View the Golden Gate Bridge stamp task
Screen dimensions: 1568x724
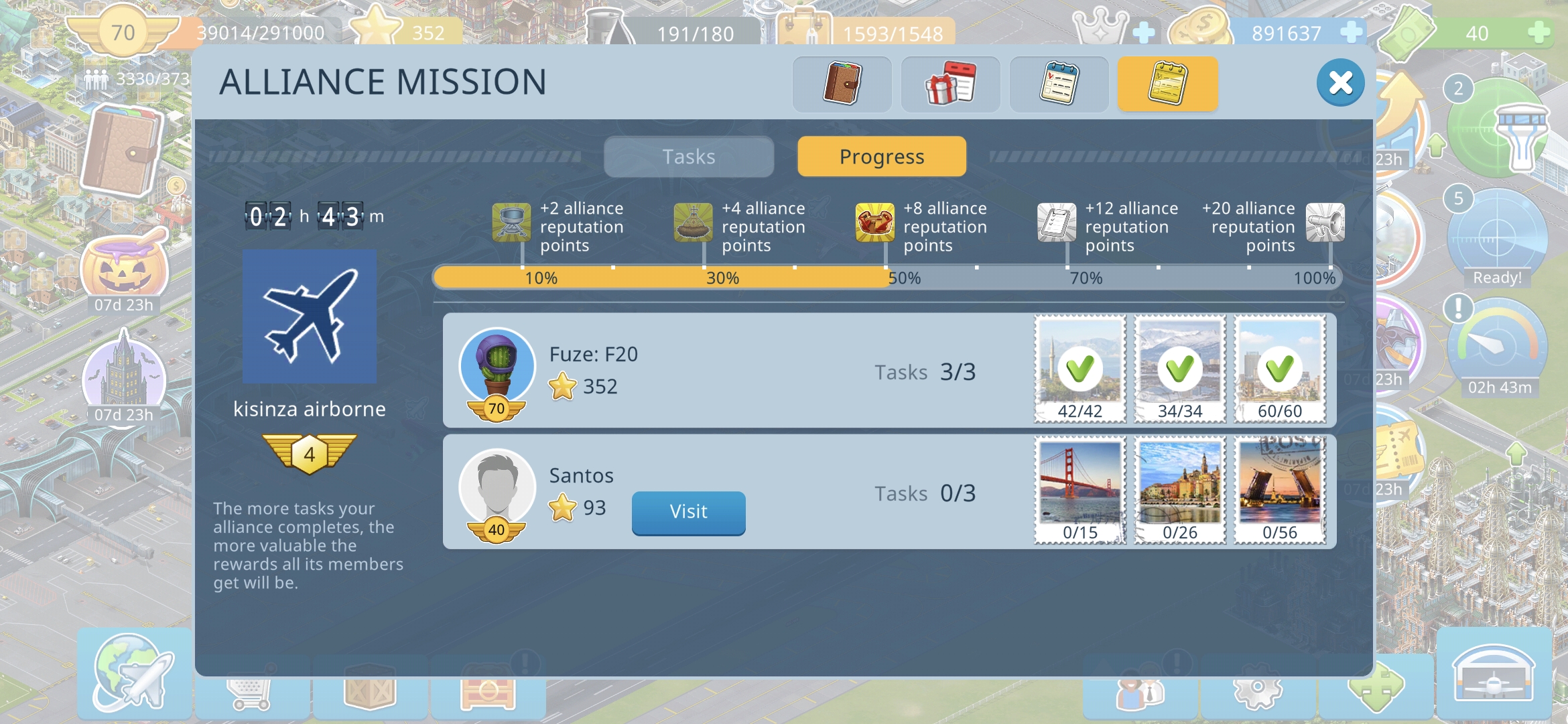click(1080, 490)
